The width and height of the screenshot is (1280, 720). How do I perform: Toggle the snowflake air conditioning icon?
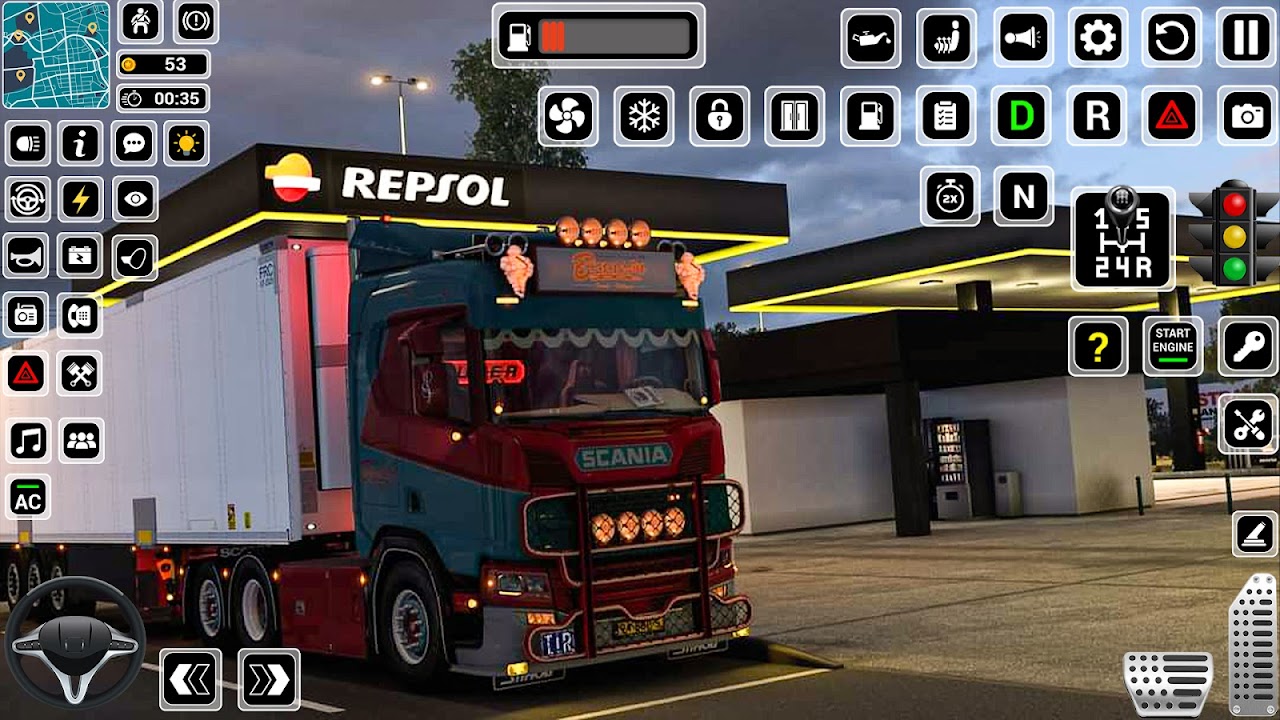644,117
